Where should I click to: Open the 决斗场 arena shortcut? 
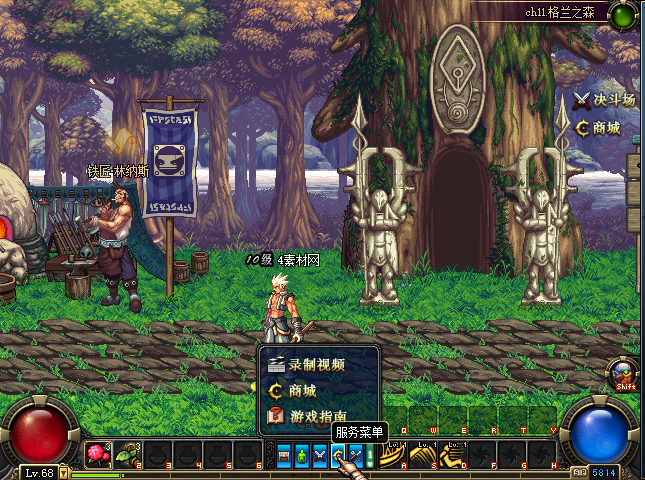point(604,100)
